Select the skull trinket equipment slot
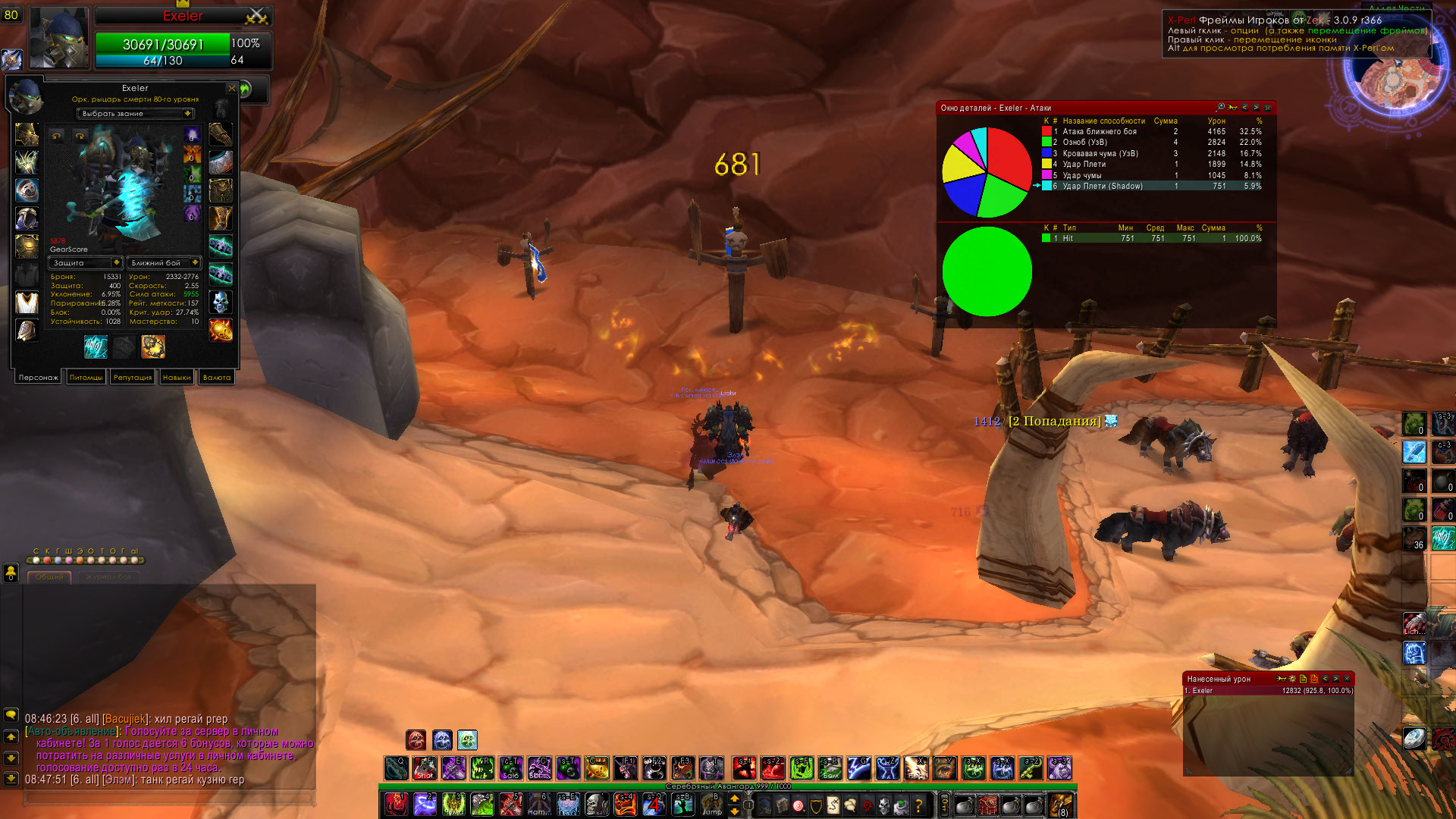This screenshot has width=1456, height=819. [x=221, y=302]
